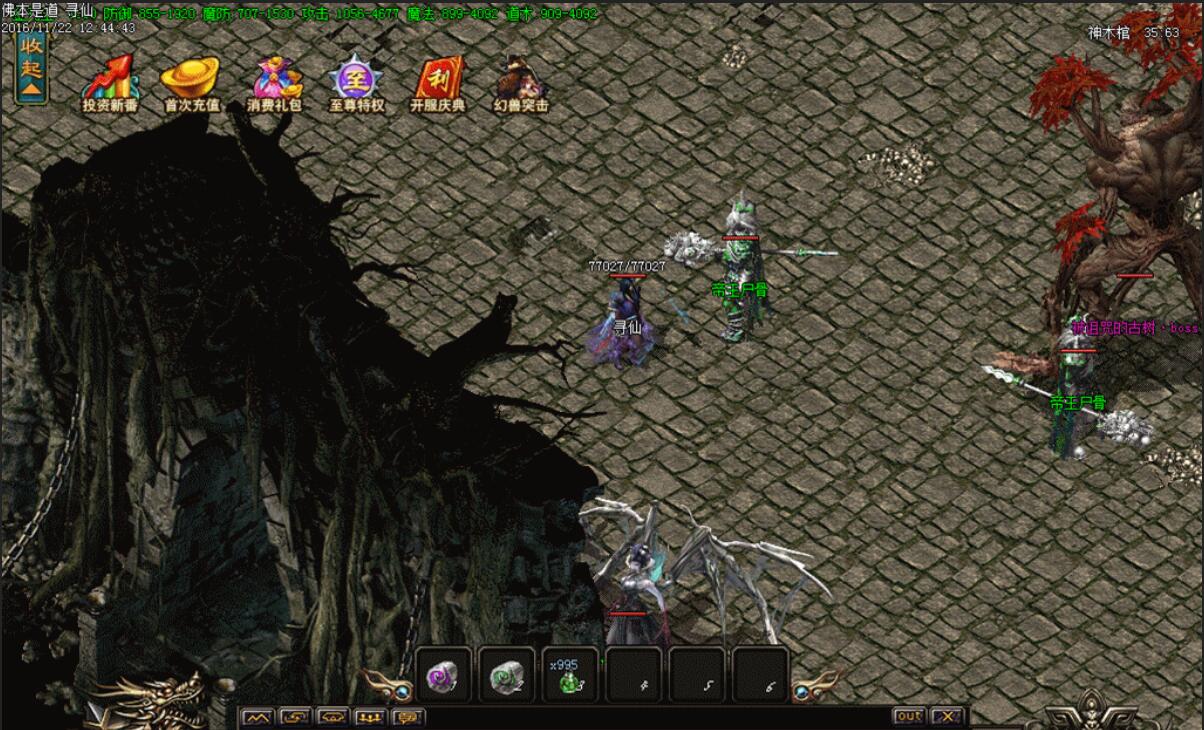
Task: Use the green scroll in hotbar slot 2
Action: [507, 675]
